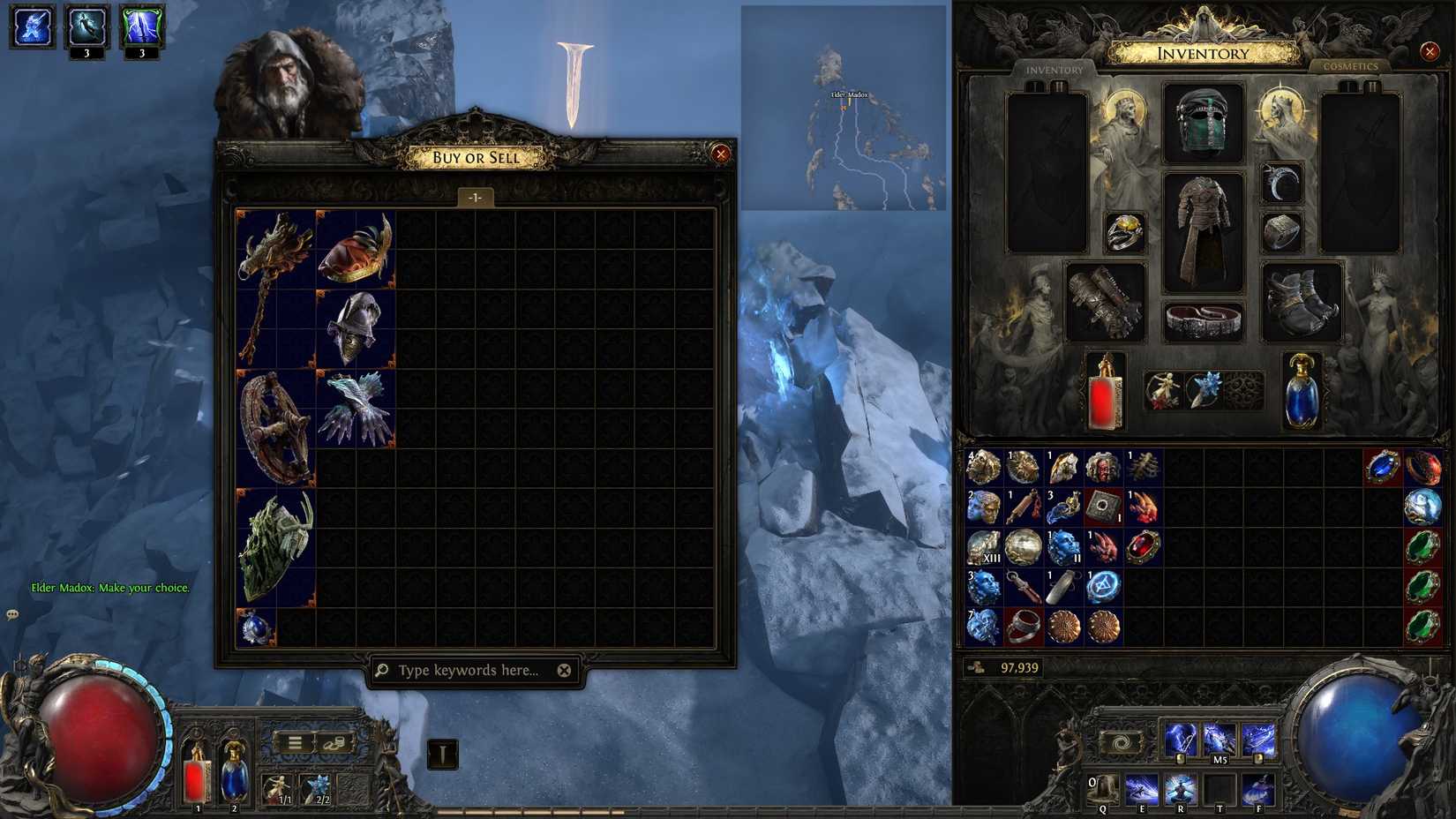Open the hamburger menu icon near the flasks
The image size is (1456, 819).
click(295, 742)
